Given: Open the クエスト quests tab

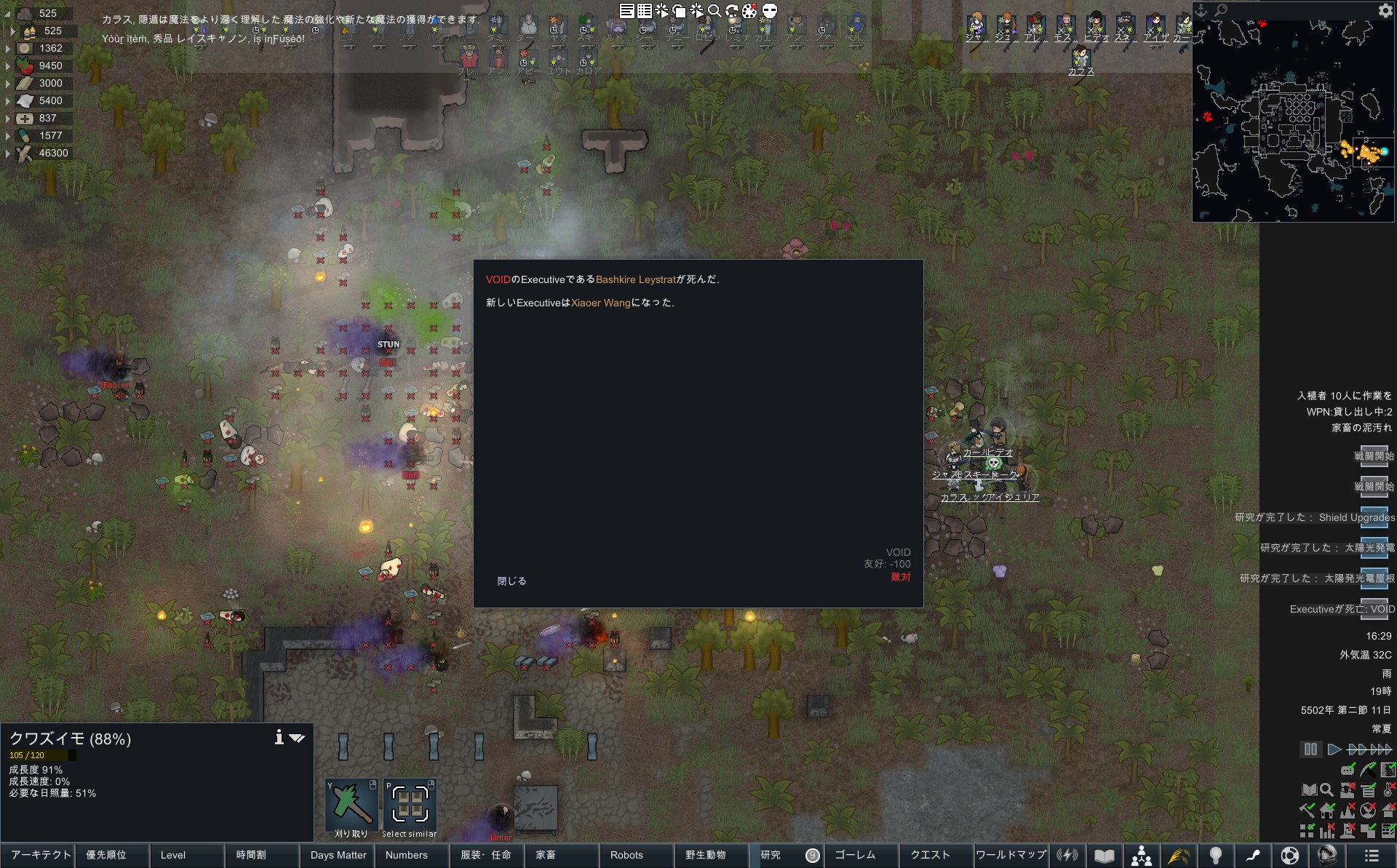Looking at the screenshot, I should [x=931, y=855].
